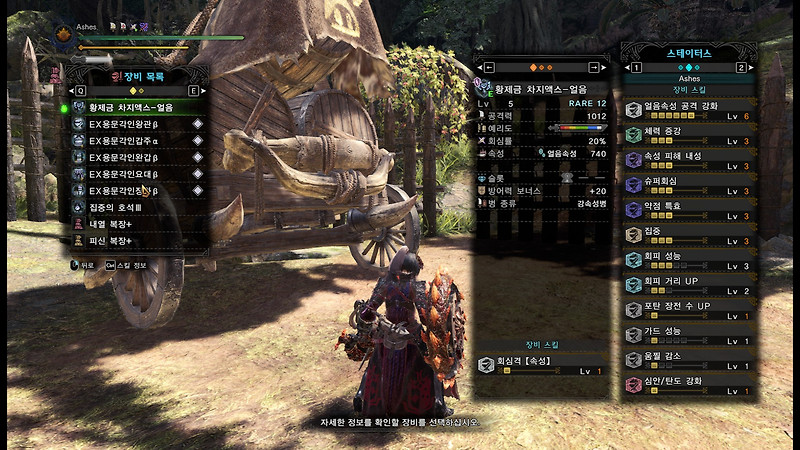Select the 황제금 차지액스-얼음 weapon row
The height and width of the screenshot is (450, 800).
[135, 107]
